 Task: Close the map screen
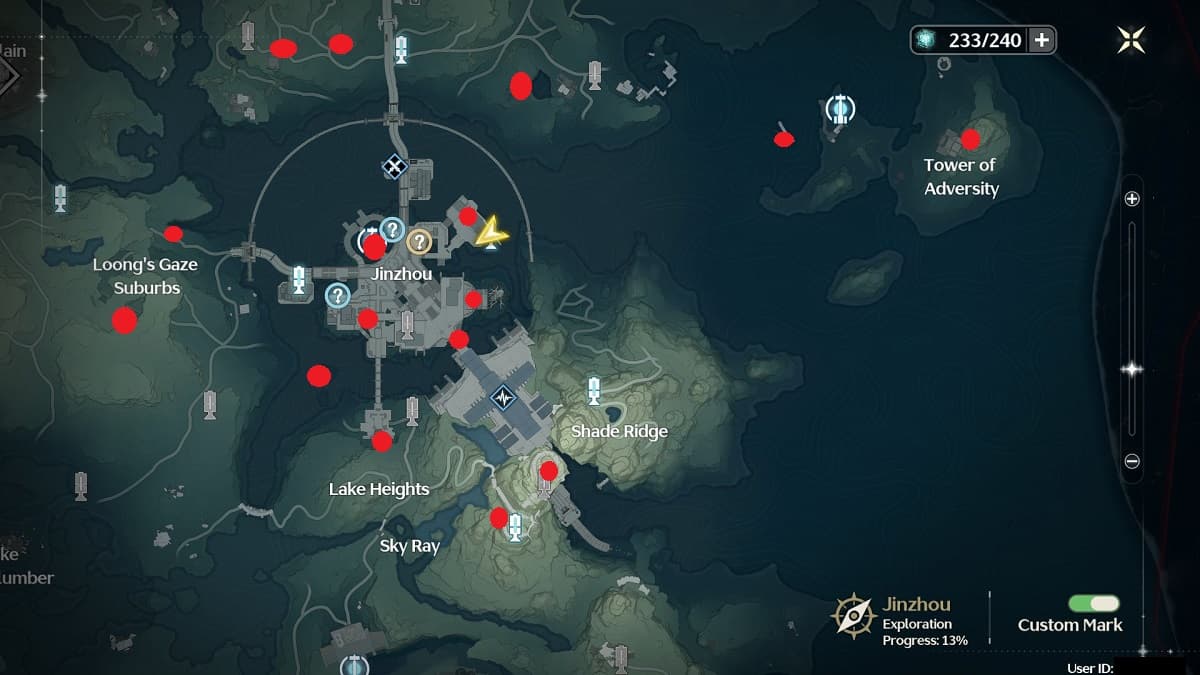pos(1131,40)
